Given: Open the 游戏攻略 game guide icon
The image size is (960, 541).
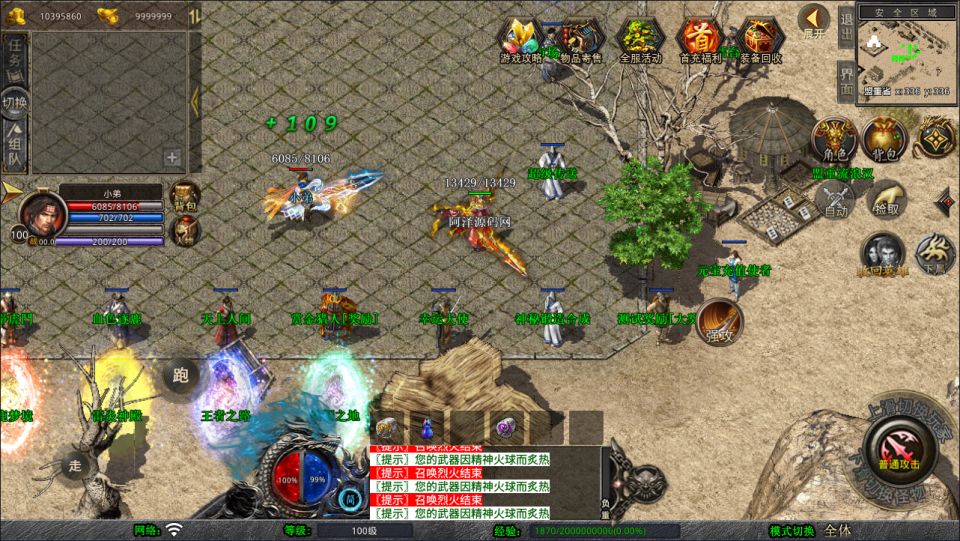Looking at the screenshot, I should [522, 38].
